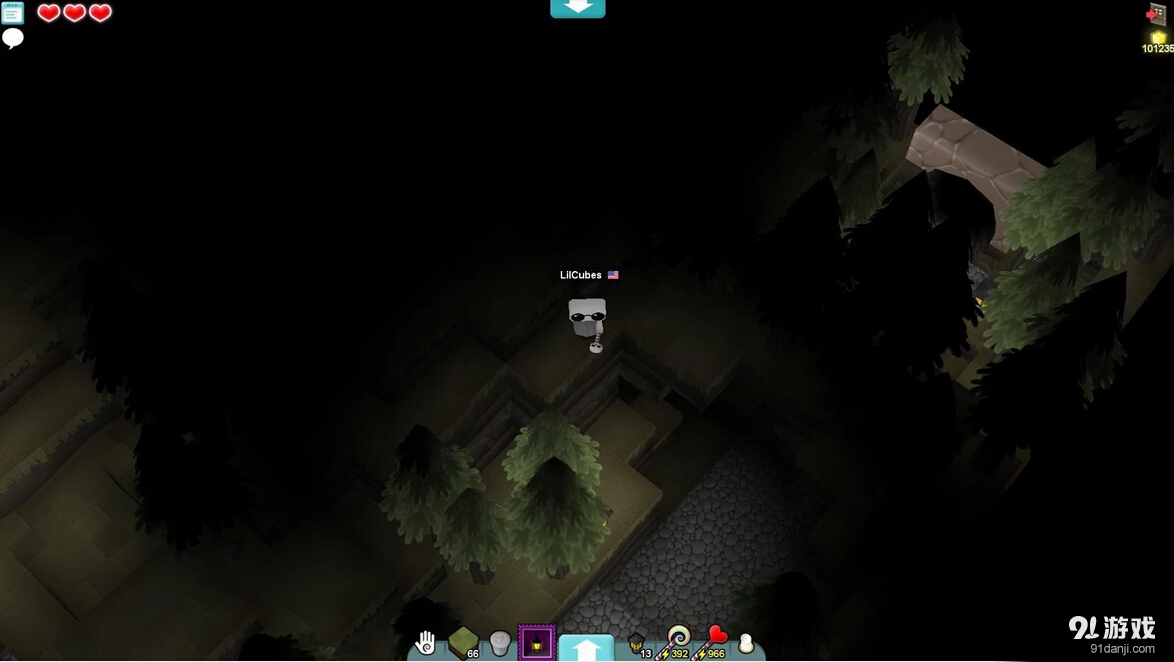
Task: Select the open hand tool in hotbar
Action: pos(426,643)
